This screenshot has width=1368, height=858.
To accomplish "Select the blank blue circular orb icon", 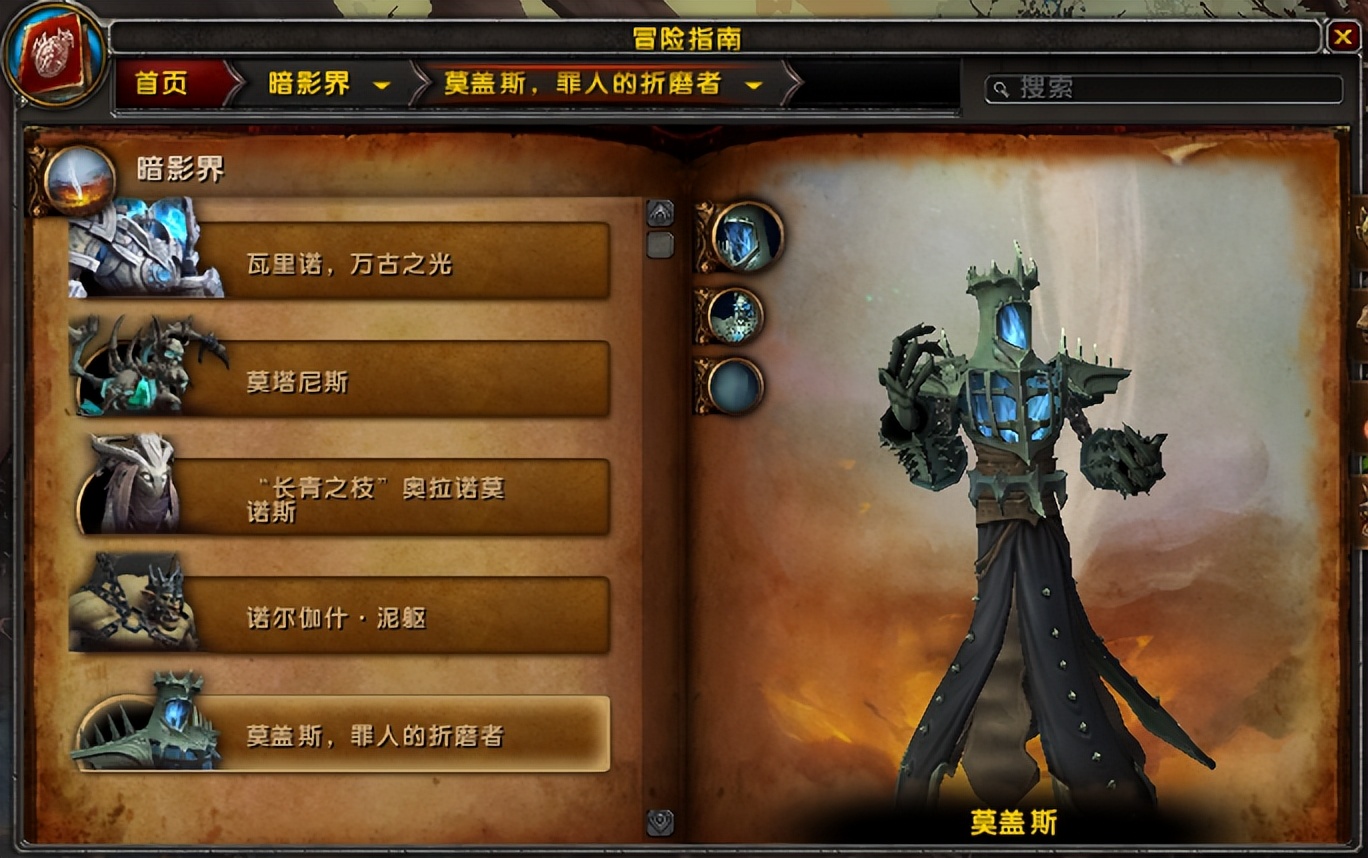I will 737,390.
